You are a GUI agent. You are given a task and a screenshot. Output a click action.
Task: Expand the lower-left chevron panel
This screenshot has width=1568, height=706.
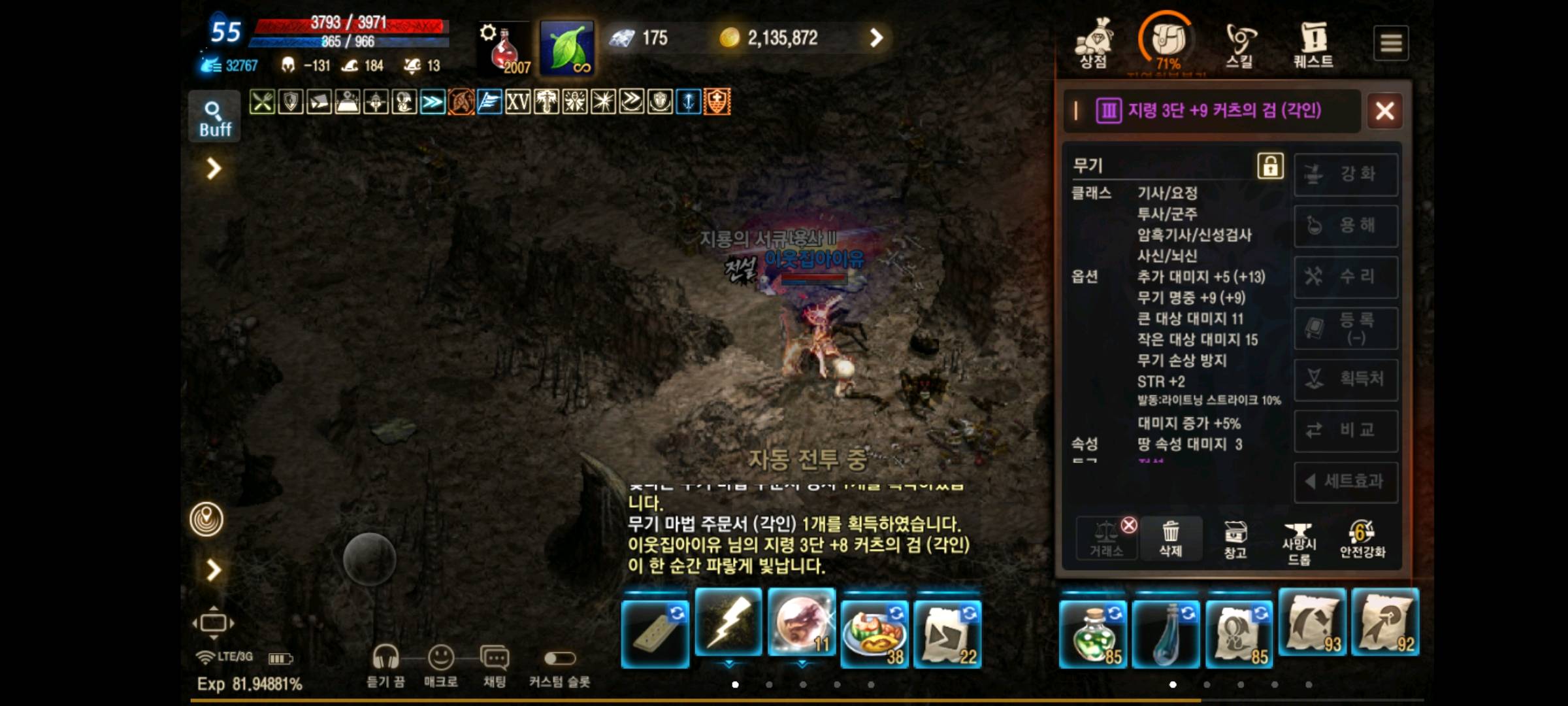tap(212, 570)
